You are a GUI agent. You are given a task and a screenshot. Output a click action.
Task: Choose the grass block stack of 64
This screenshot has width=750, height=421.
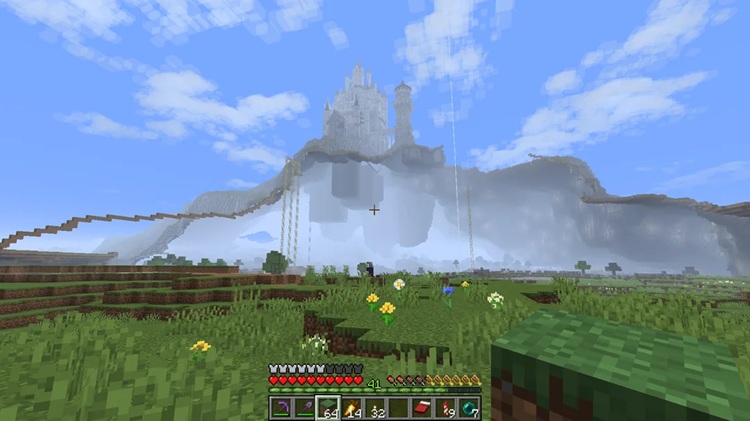(x=327, y=407)
